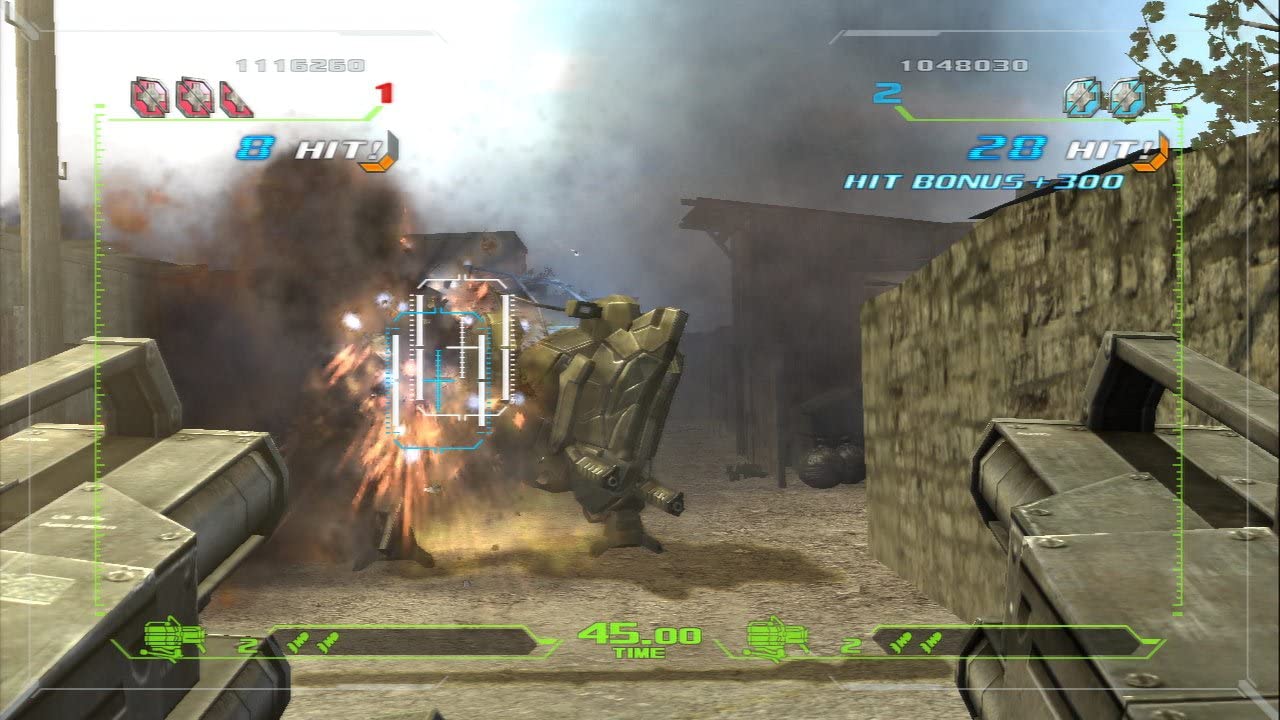Select player one's green gatling gun icon
The height and width of the screenshot is (720, 1280).
[x=174, y=637]
